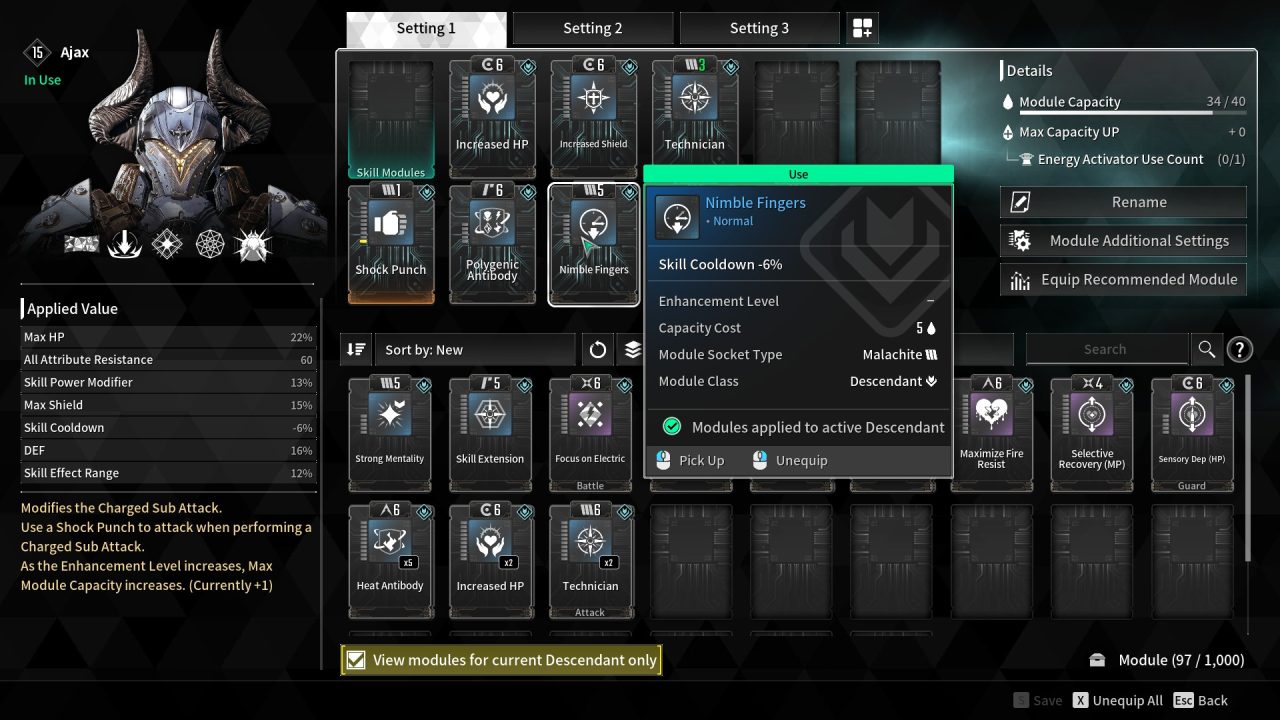The image size is (1280, 720).
Task: Switch to the Setting 2 tab
Action: [593, 27]
